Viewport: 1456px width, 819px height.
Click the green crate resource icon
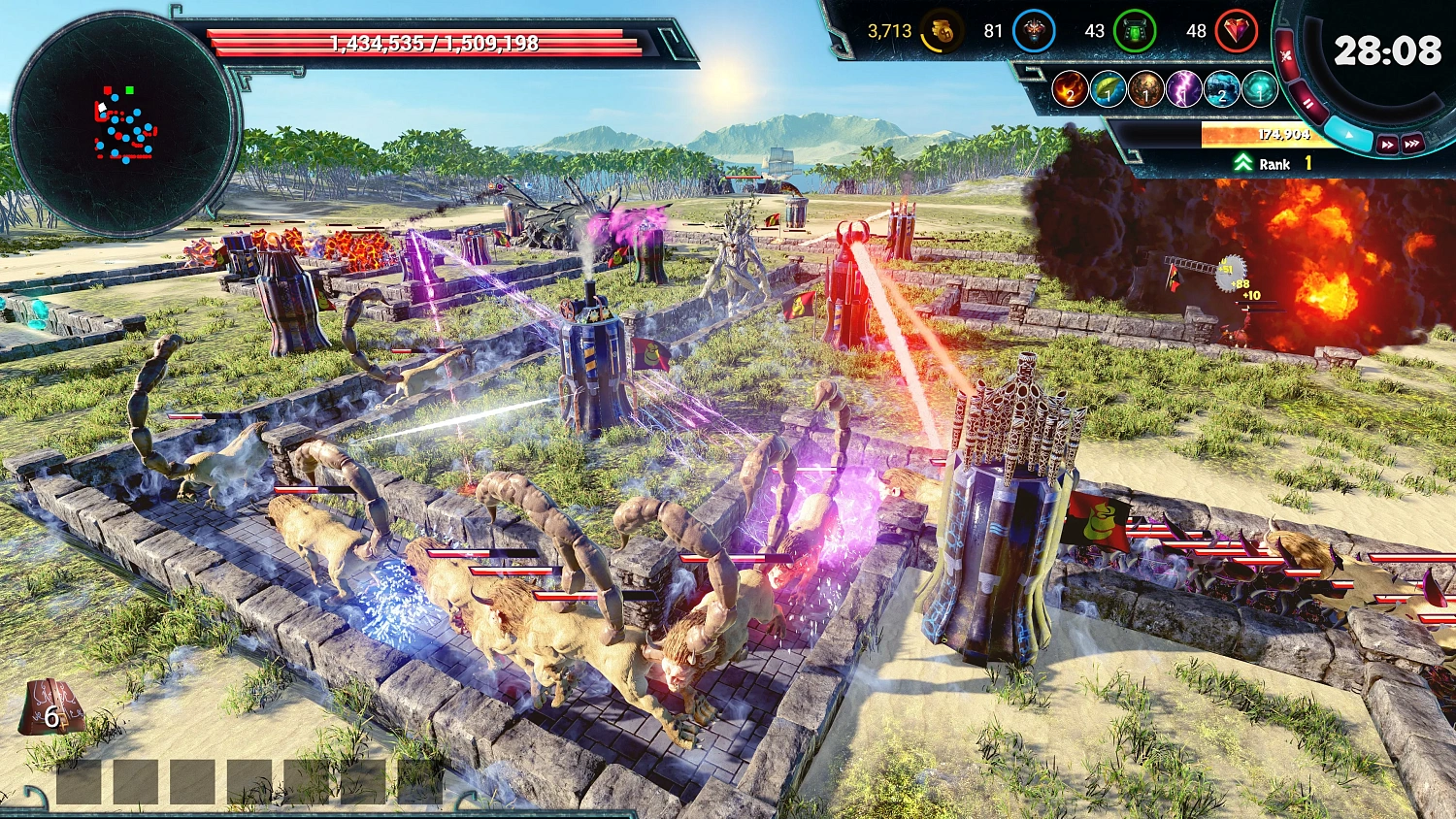click(1134, 30)
